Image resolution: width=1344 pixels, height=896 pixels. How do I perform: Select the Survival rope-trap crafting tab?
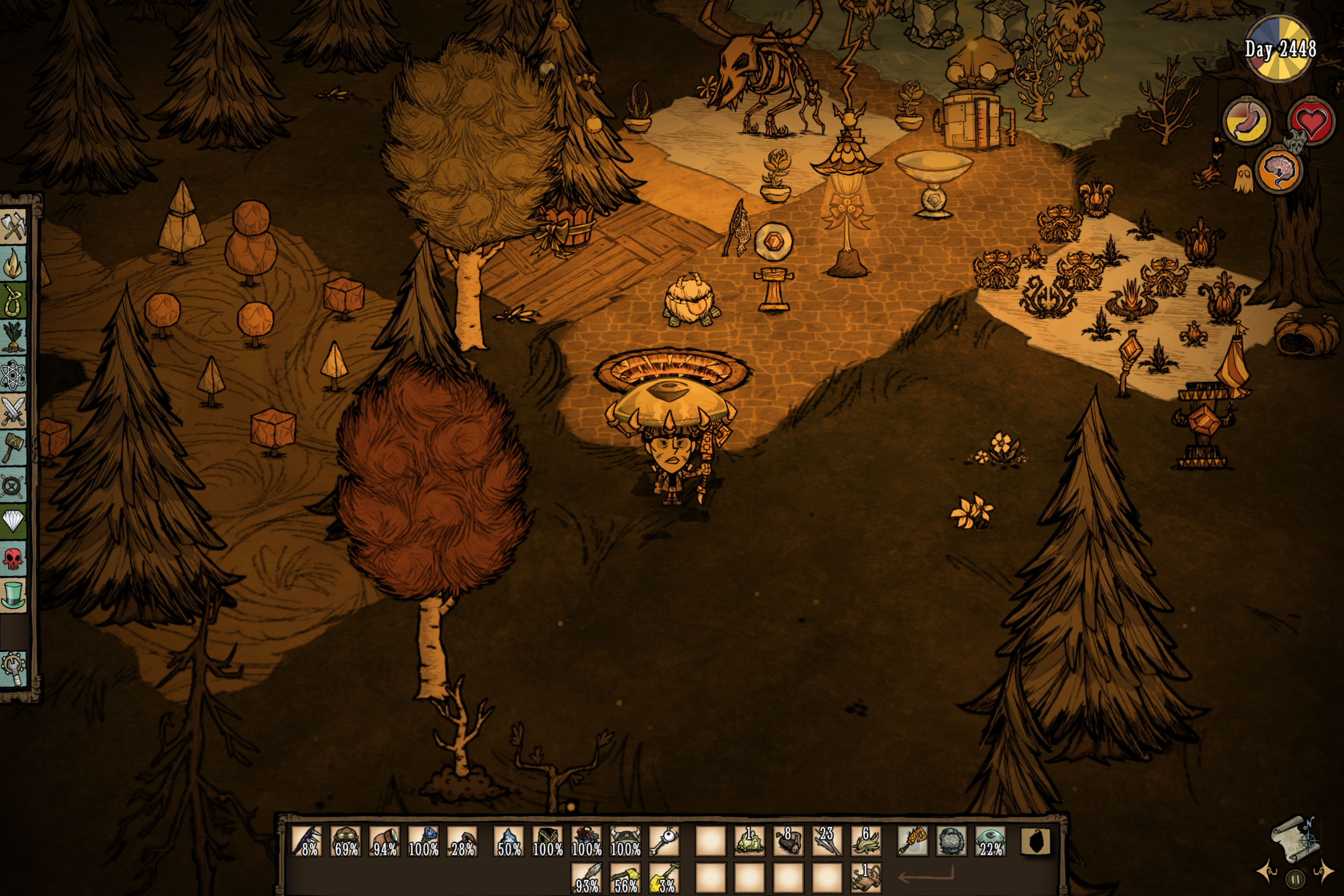[x=13, y=301]
